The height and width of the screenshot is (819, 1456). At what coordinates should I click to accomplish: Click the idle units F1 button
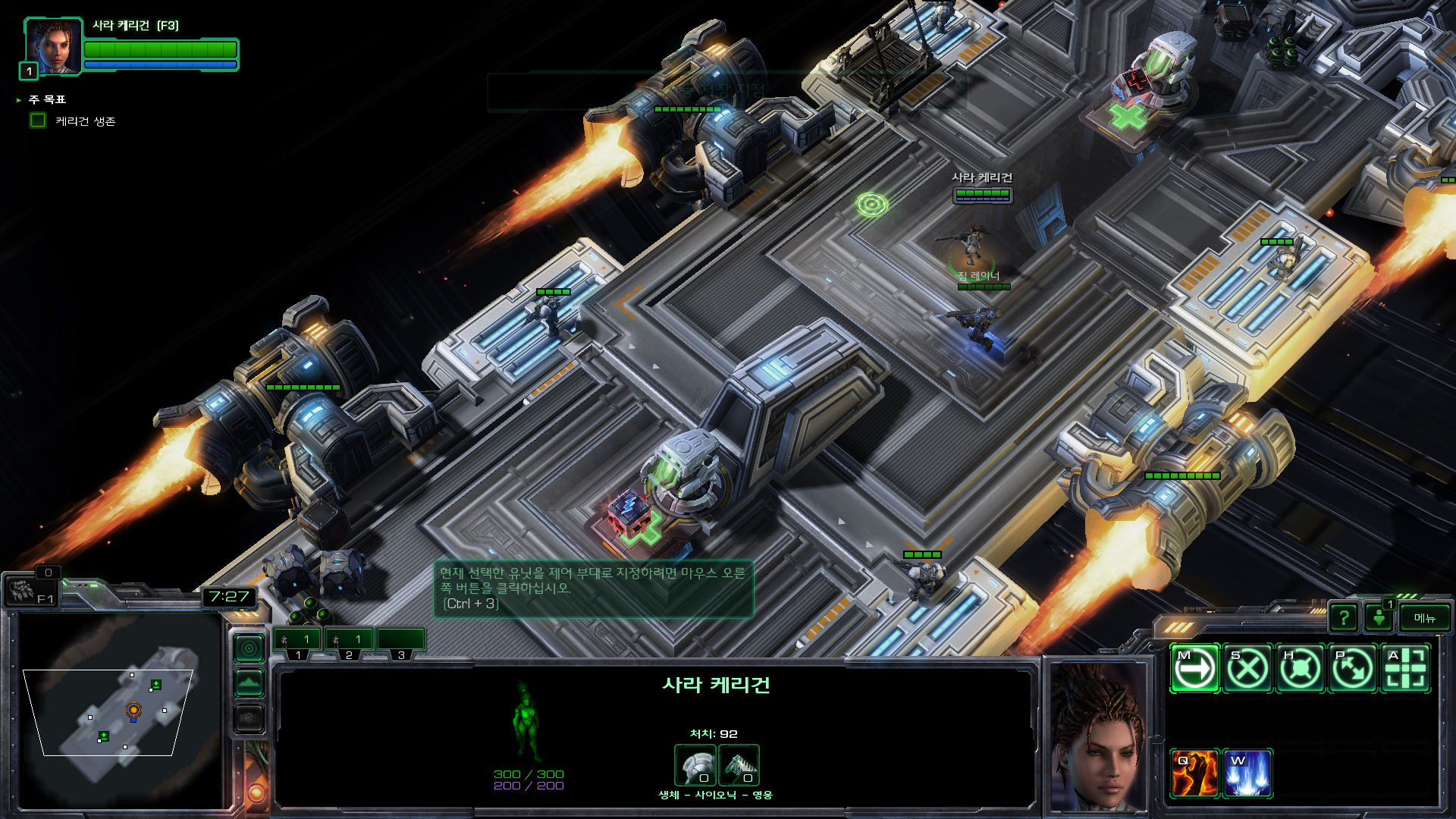tap(30, 591)
